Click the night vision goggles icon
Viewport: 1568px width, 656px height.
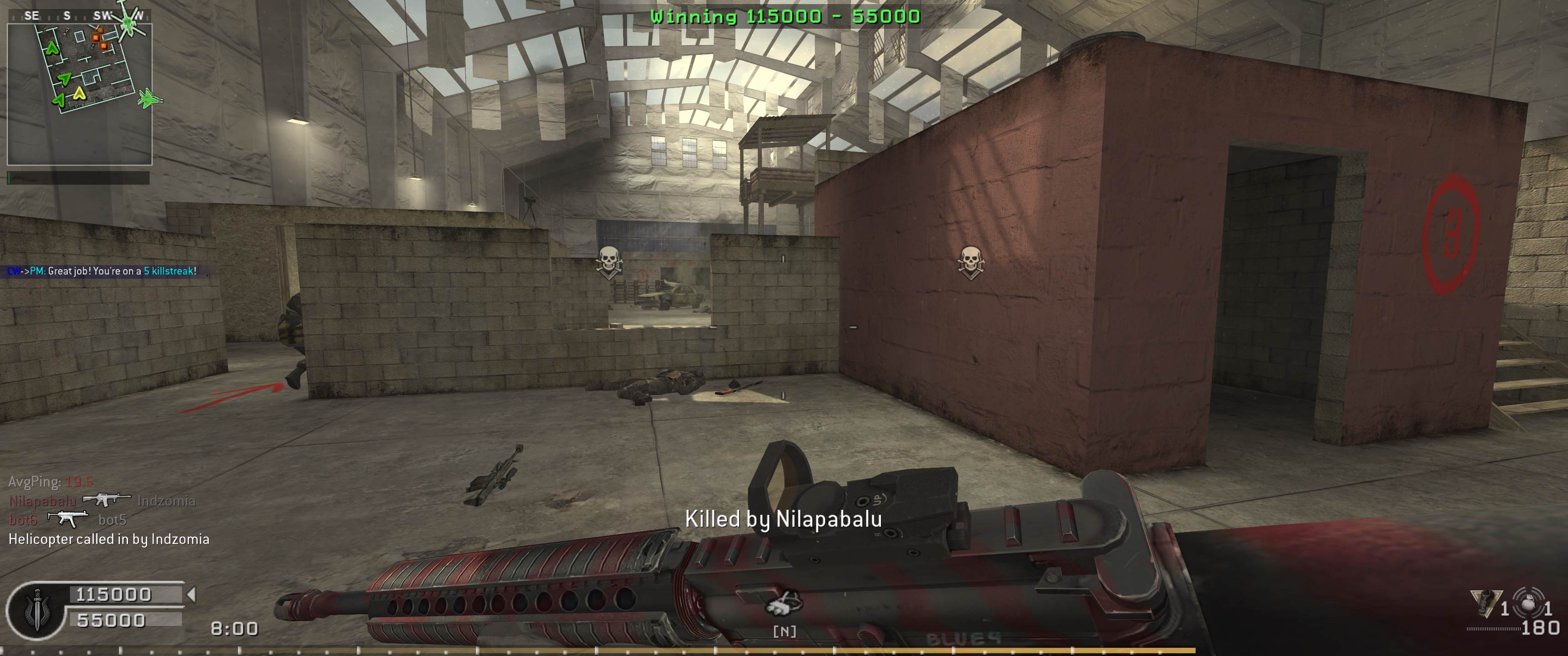point(784,604)
